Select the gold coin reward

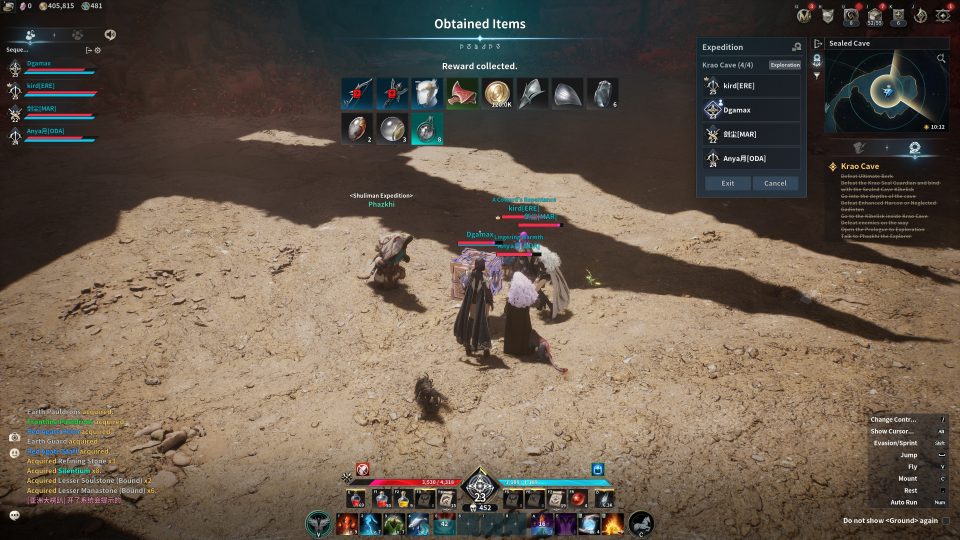[x=496, y=93]
